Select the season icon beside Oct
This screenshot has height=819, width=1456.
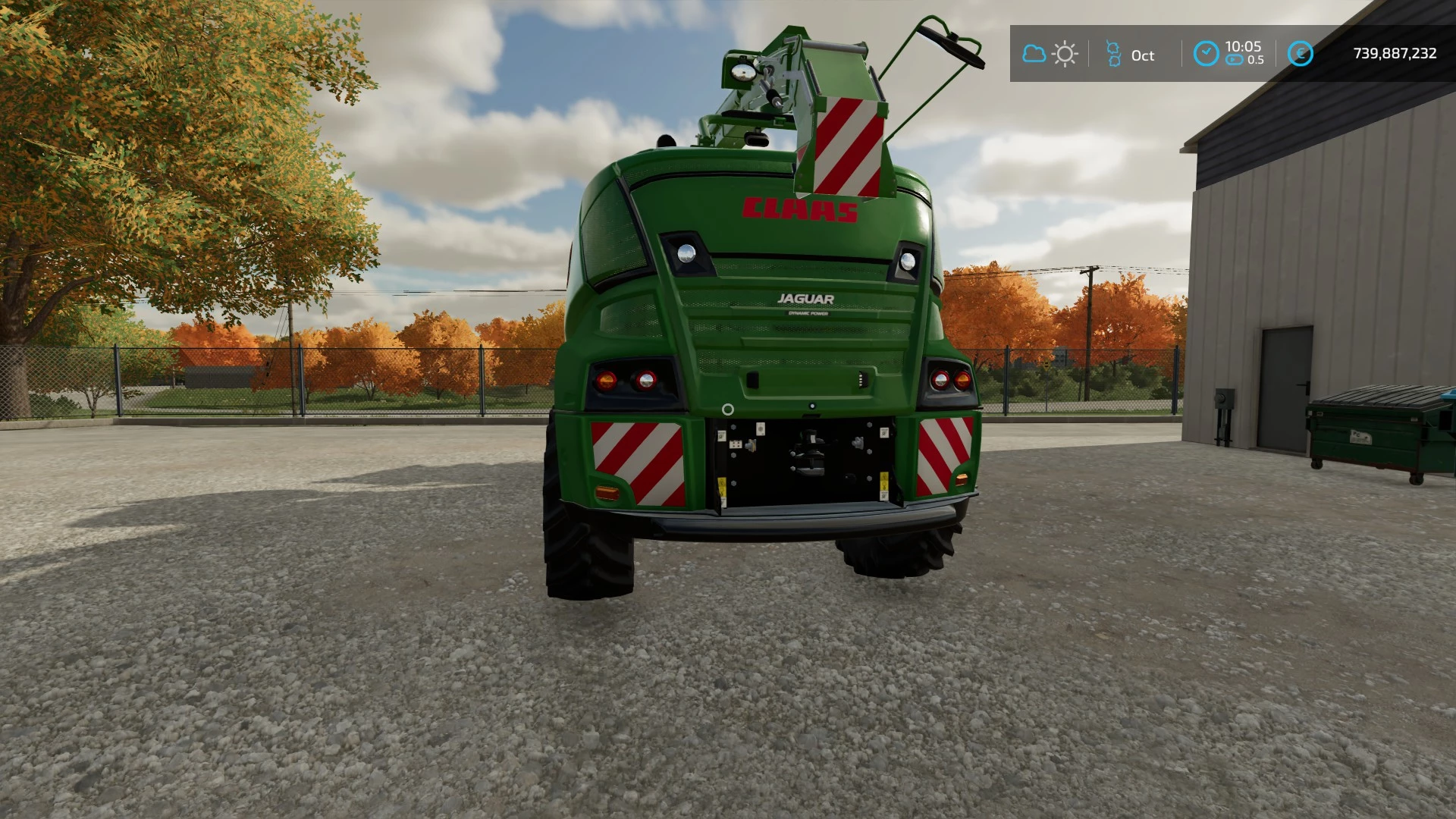(1113, 54)
